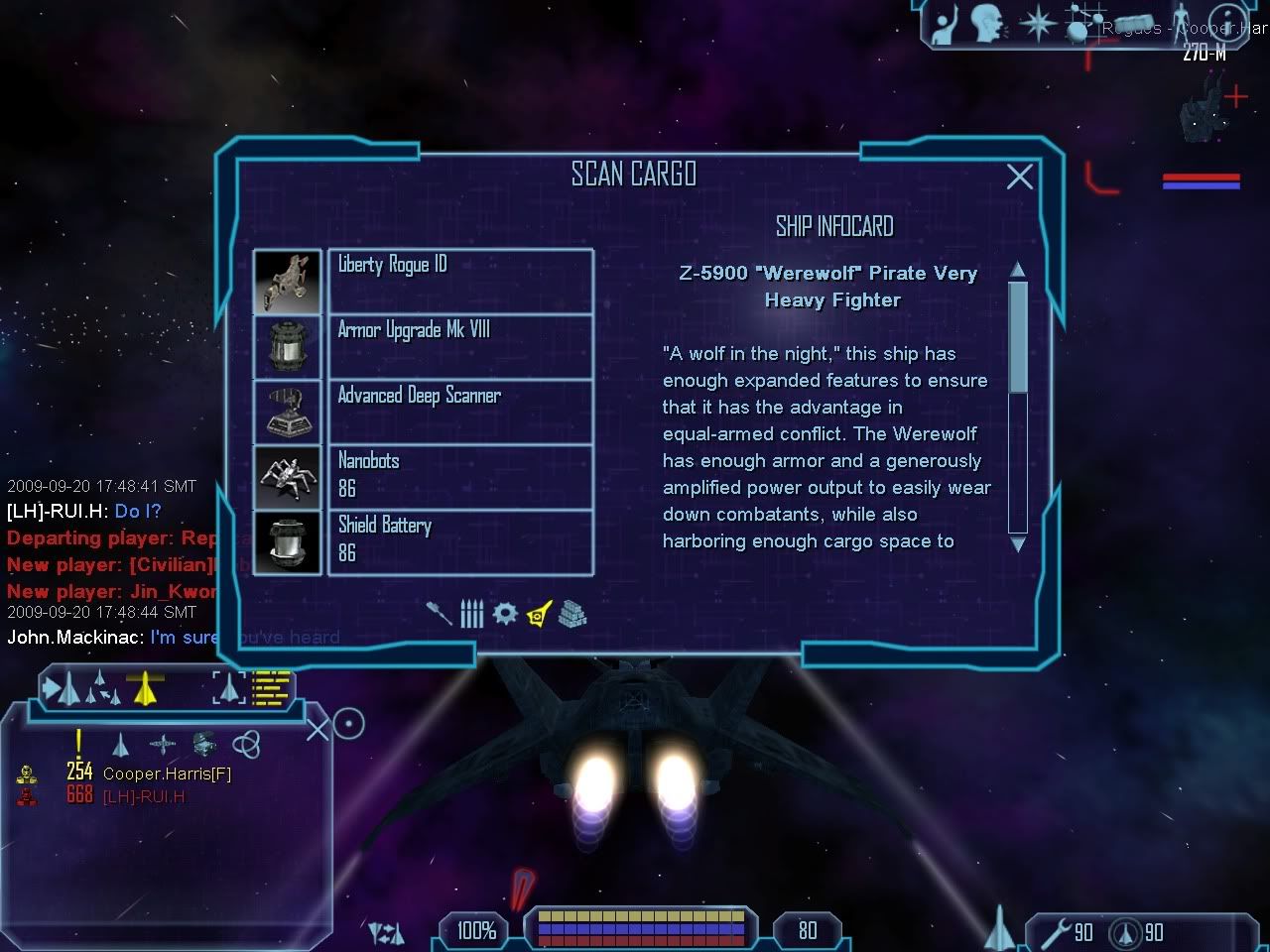Open the chat speaking-head icon
Screen dimensions: 1270x952
(x=986, y=24)
